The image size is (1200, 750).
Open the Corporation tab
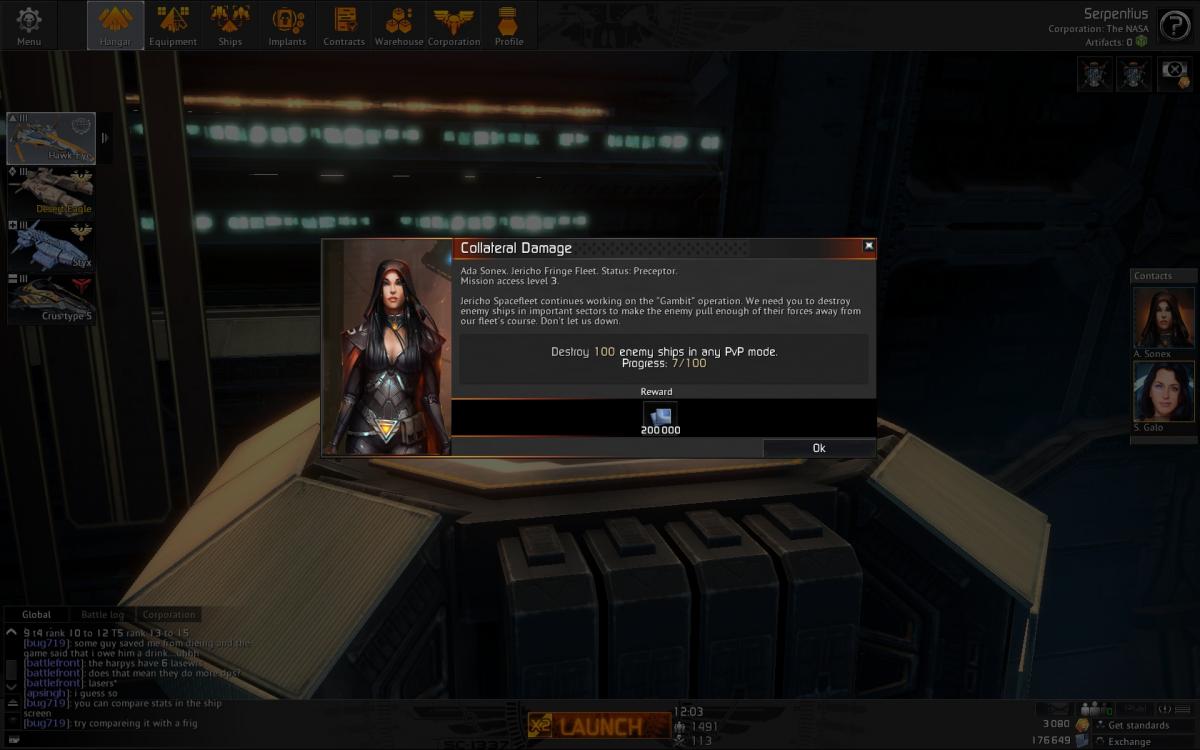point(455,25)
